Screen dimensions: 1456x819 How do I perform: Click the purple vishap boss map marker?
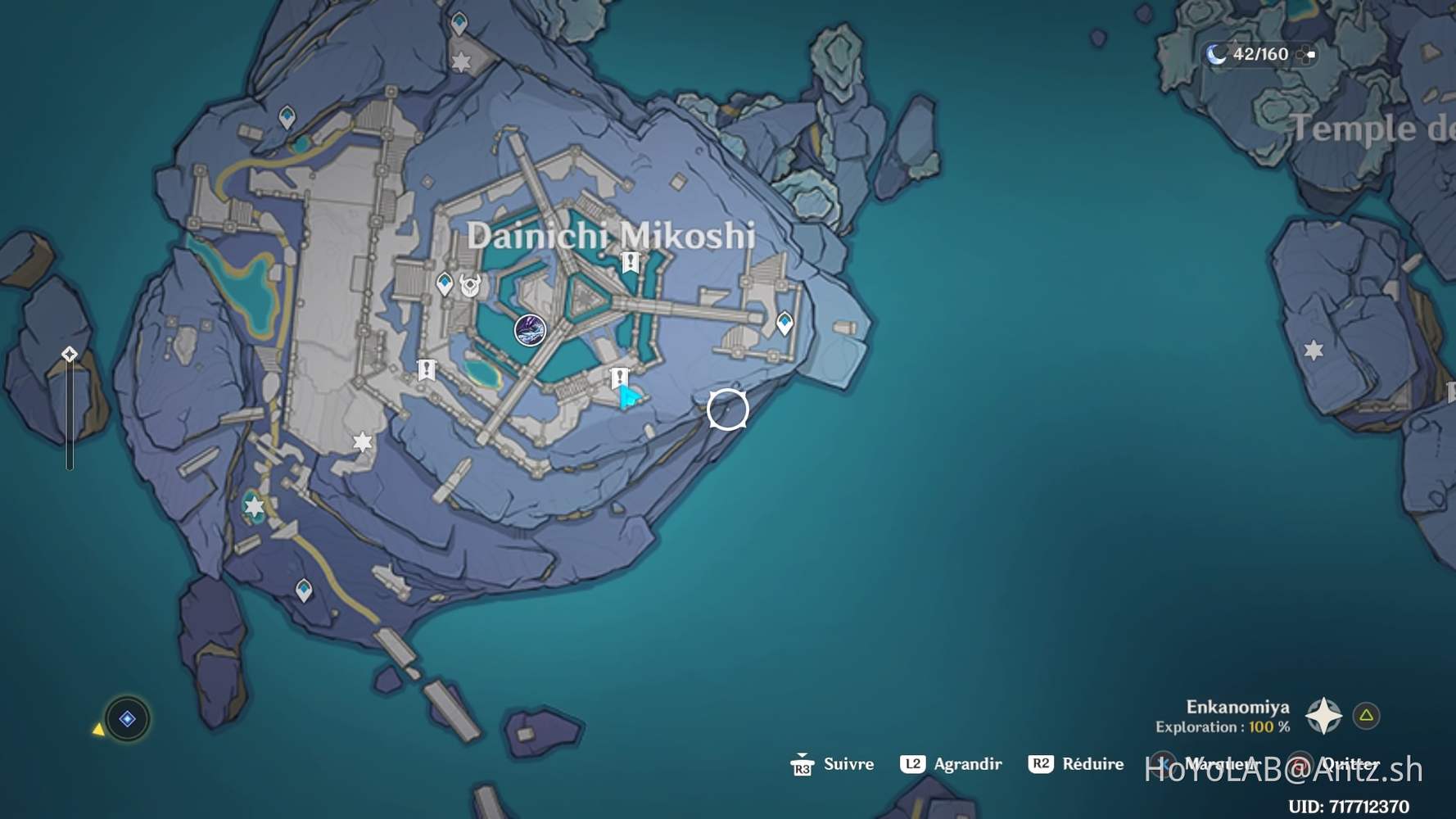pos(530,330)
